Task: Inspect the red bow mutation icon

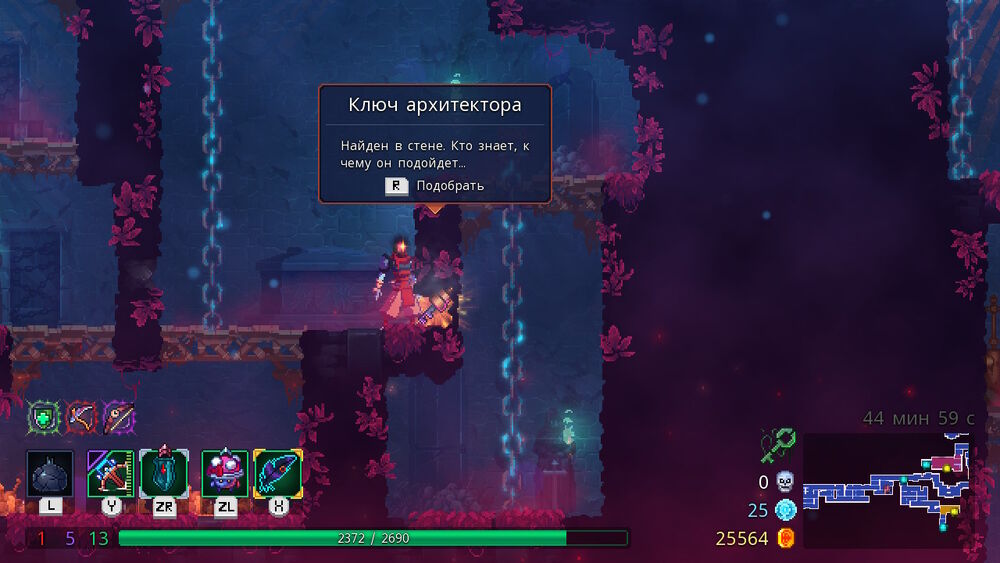Action: coord(81,417)
